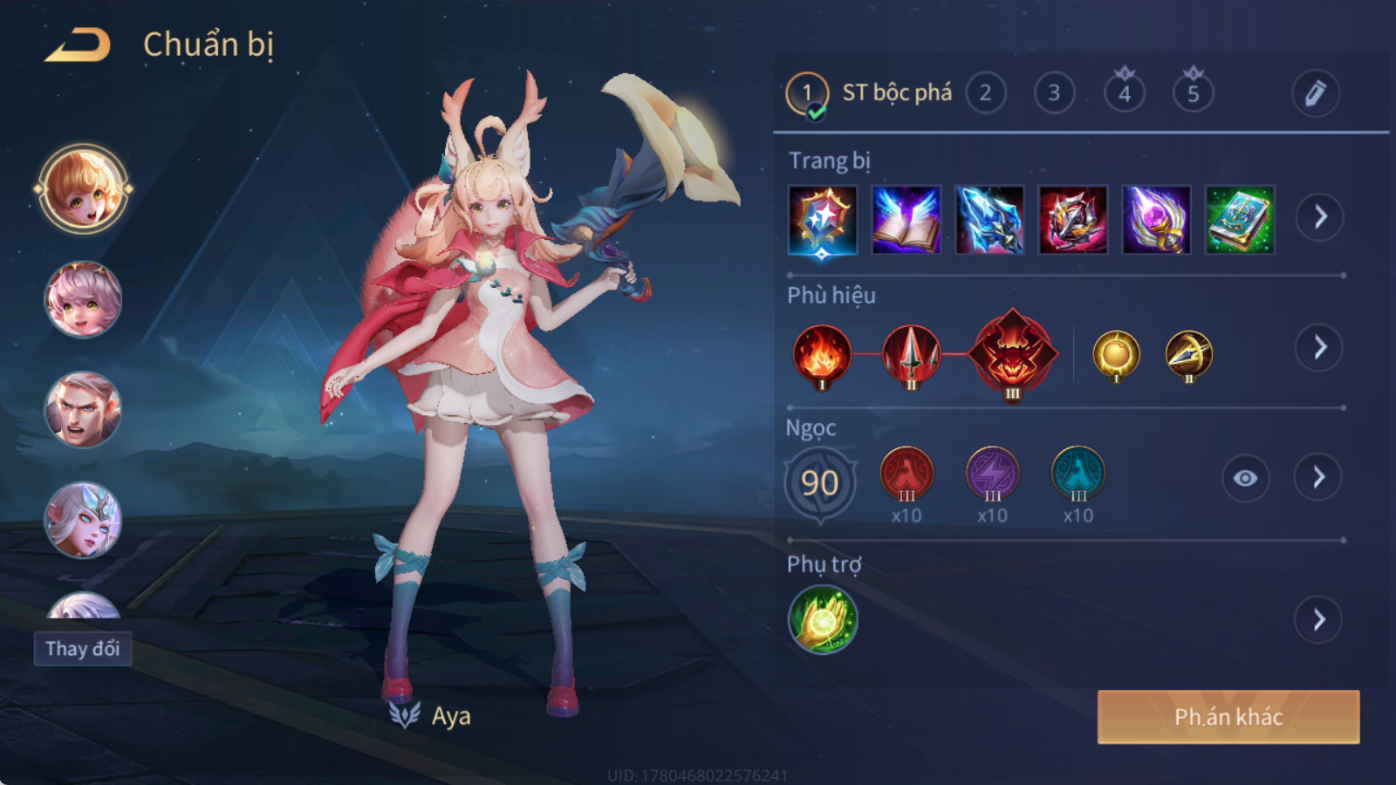1396x785 pixels.
Task: Select the winged spell book item
Action: pyautogui.click(x=906, y=219)
